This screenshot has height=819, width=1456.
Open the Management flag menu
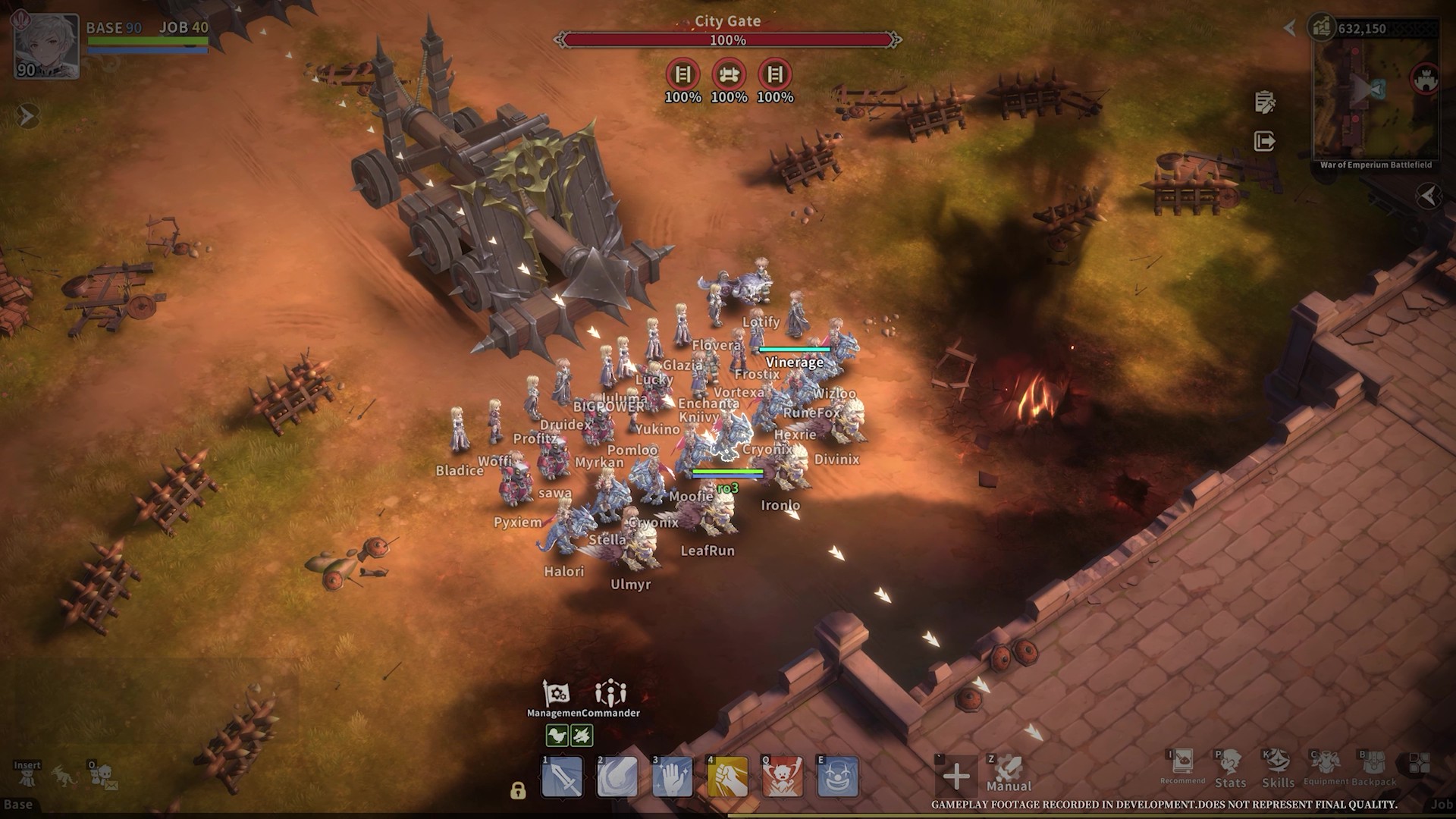click(556, 693)
